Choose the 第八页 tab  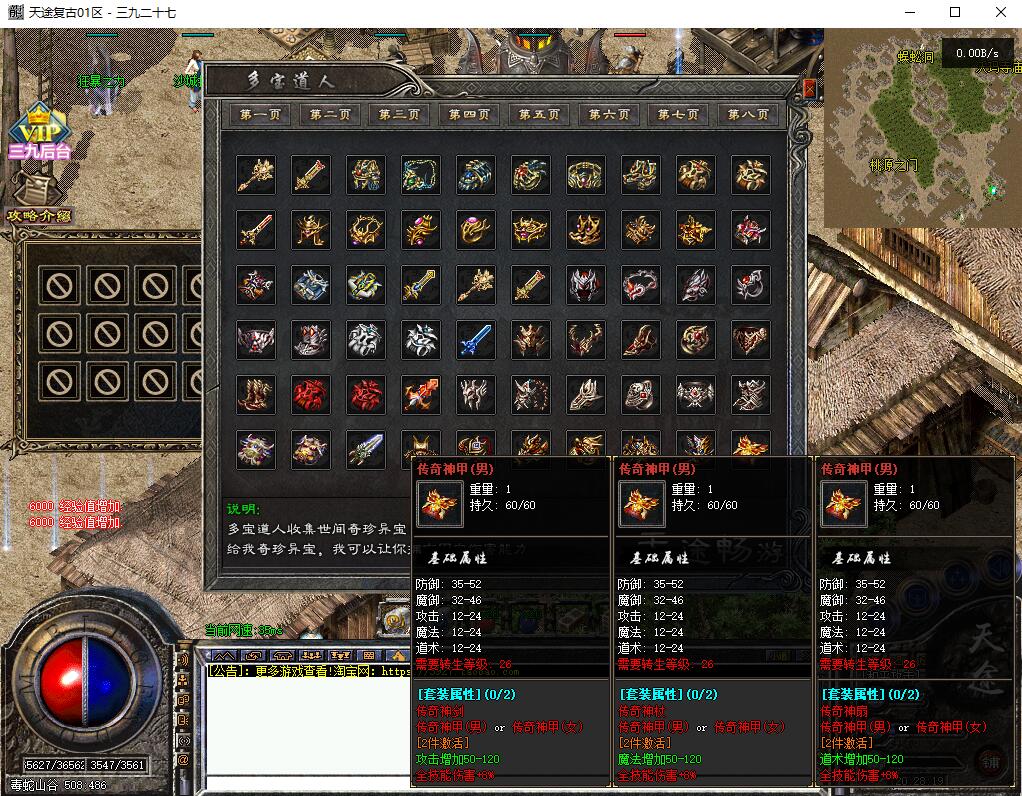tap(748, 115)
